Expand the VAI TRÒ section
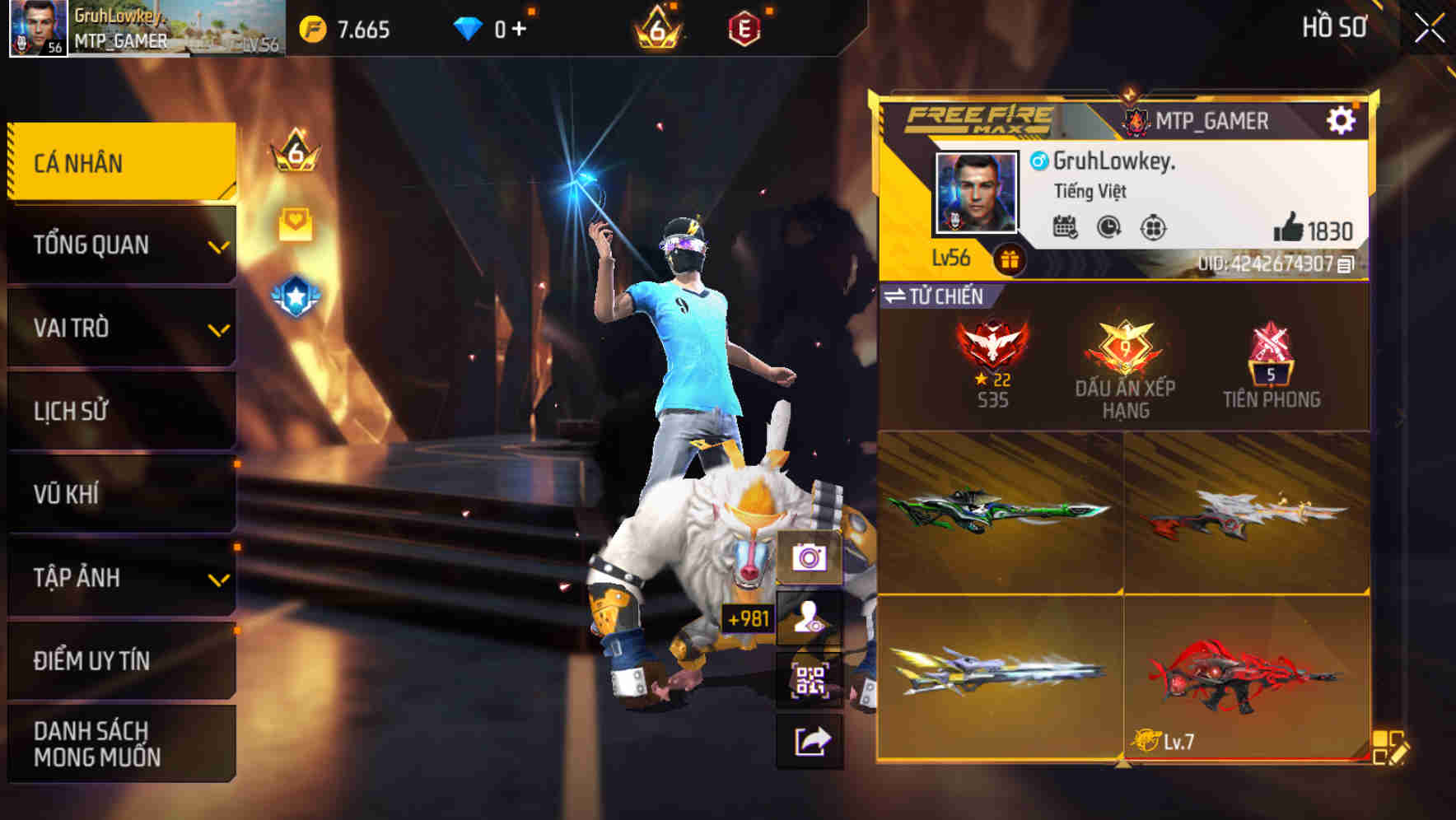 point(119,328)
